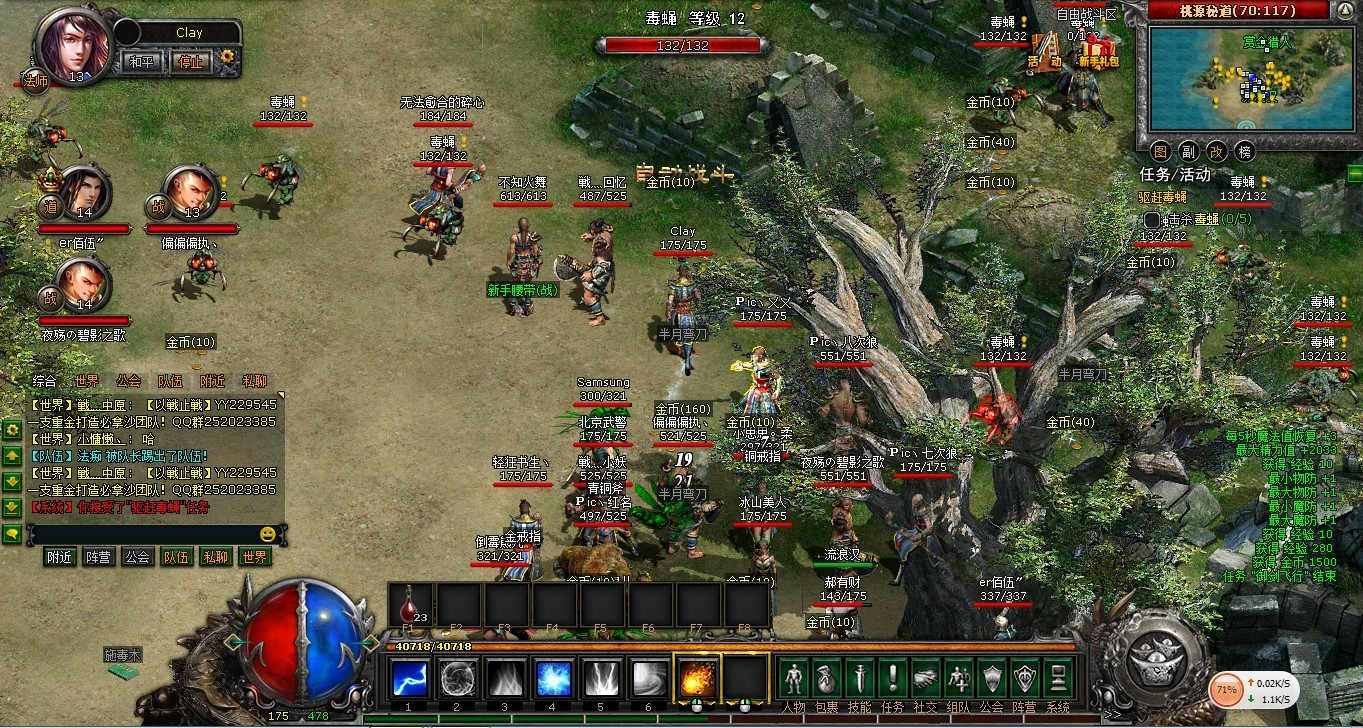Activate the lightning bolt skill in slot 1

click(x=409, y=679)
